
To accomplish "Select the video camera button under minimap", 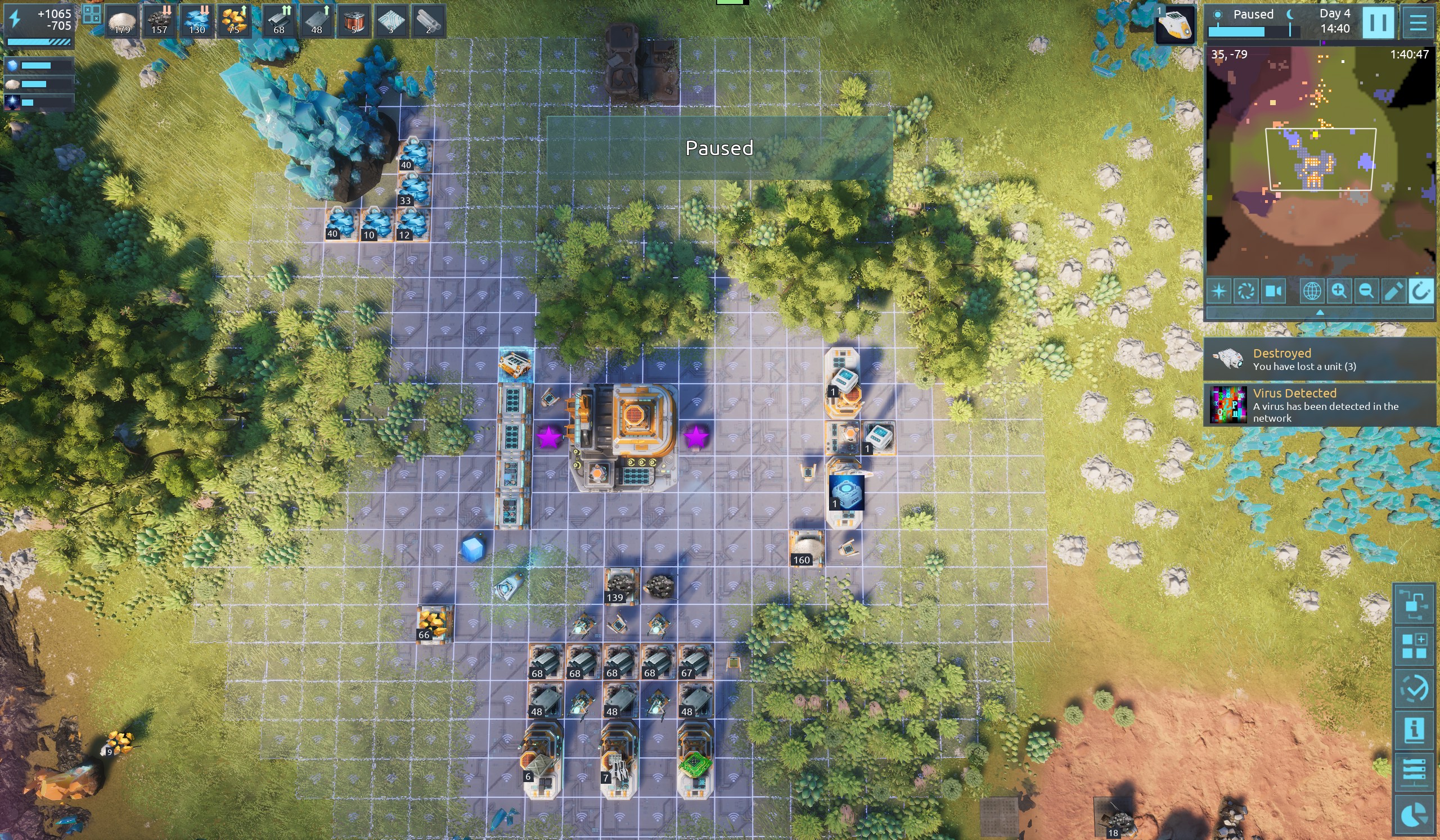I will (x=1273, y=291).
